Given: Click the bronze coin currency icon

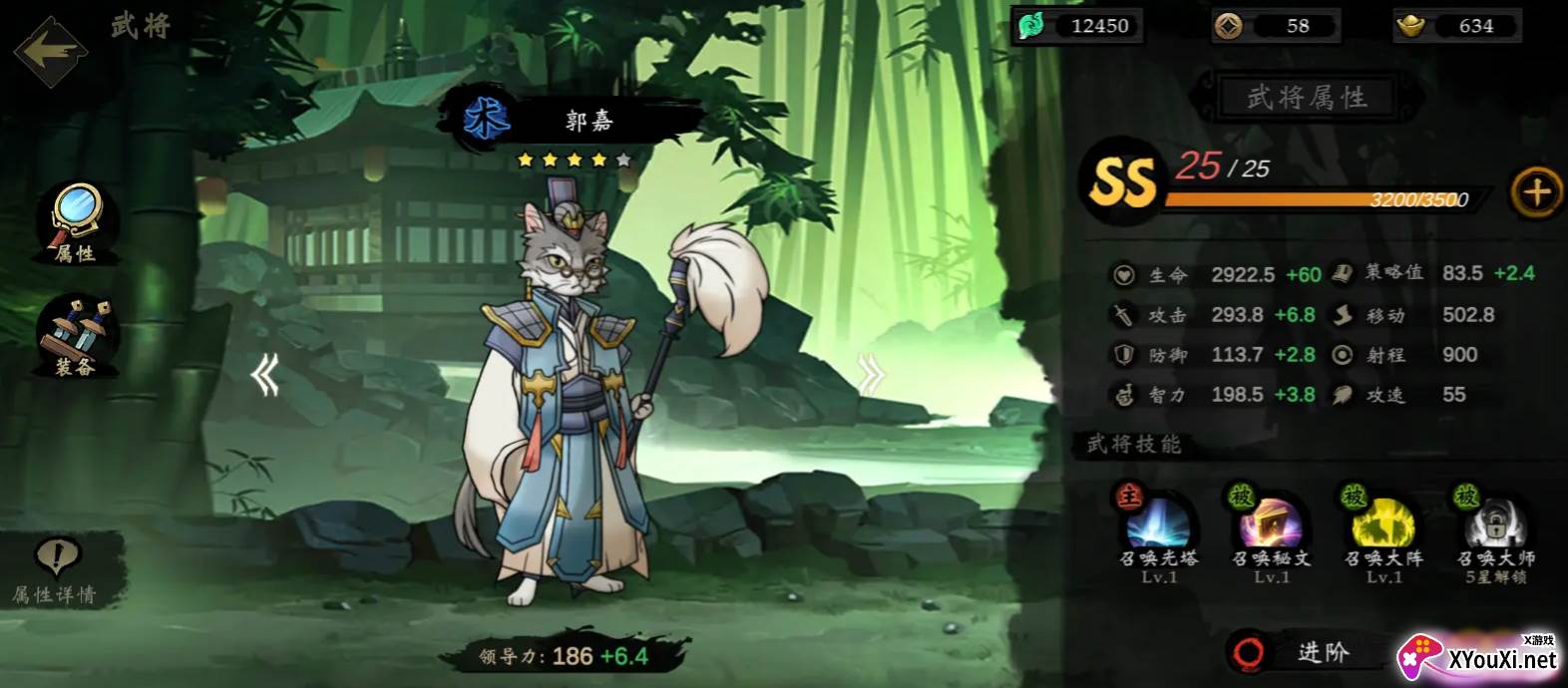Looking at the screenshot, I should (1229, 26).
